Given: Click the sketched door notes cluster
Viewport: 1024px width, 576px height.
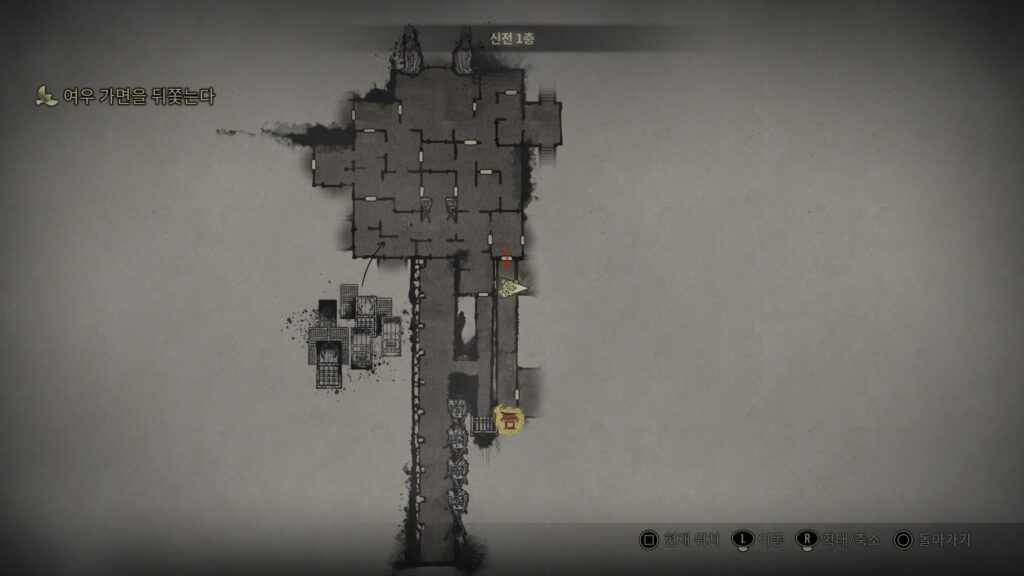Looking at the screenshot, I should [354, 333].
